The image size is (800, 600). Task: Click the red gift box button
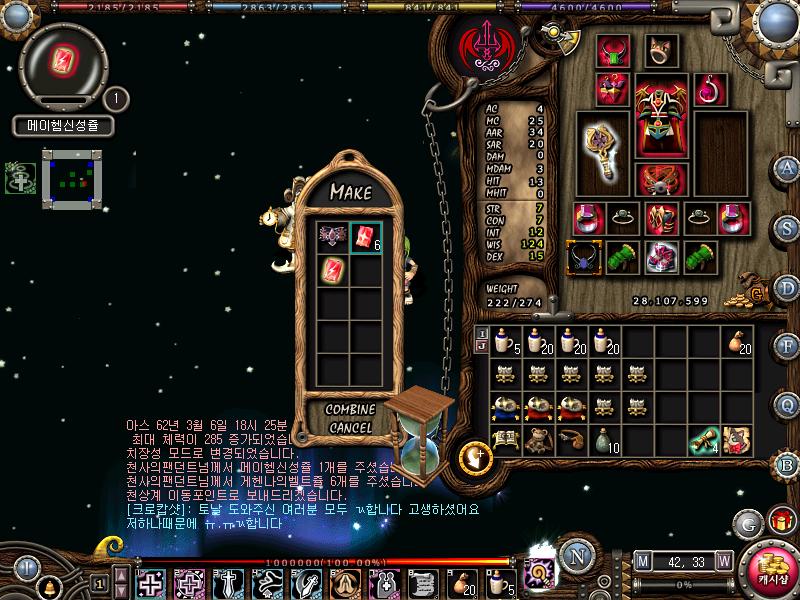(x=778, y=522)
